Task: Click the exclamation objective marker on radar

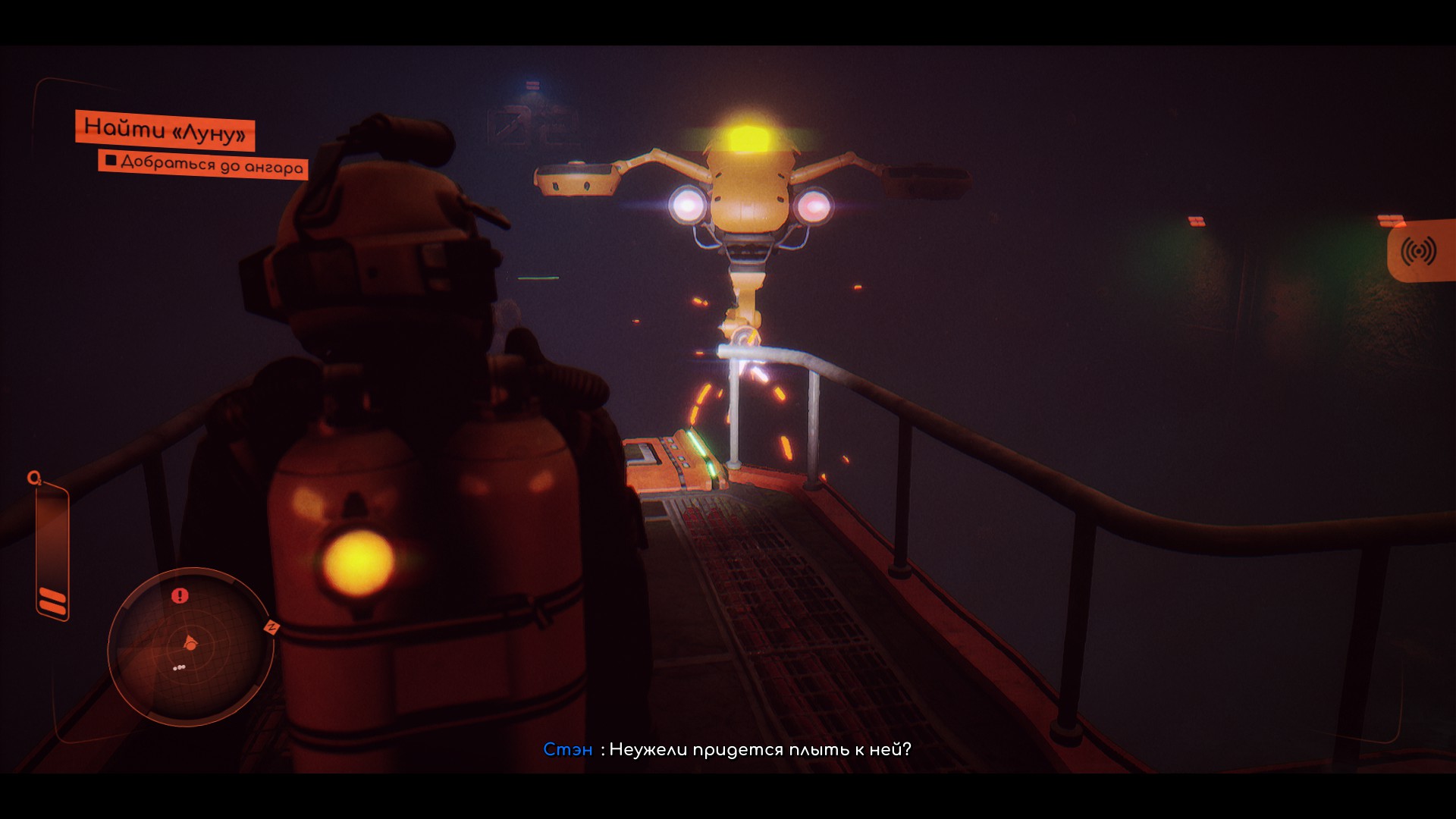Action: (x=180, y=596)
